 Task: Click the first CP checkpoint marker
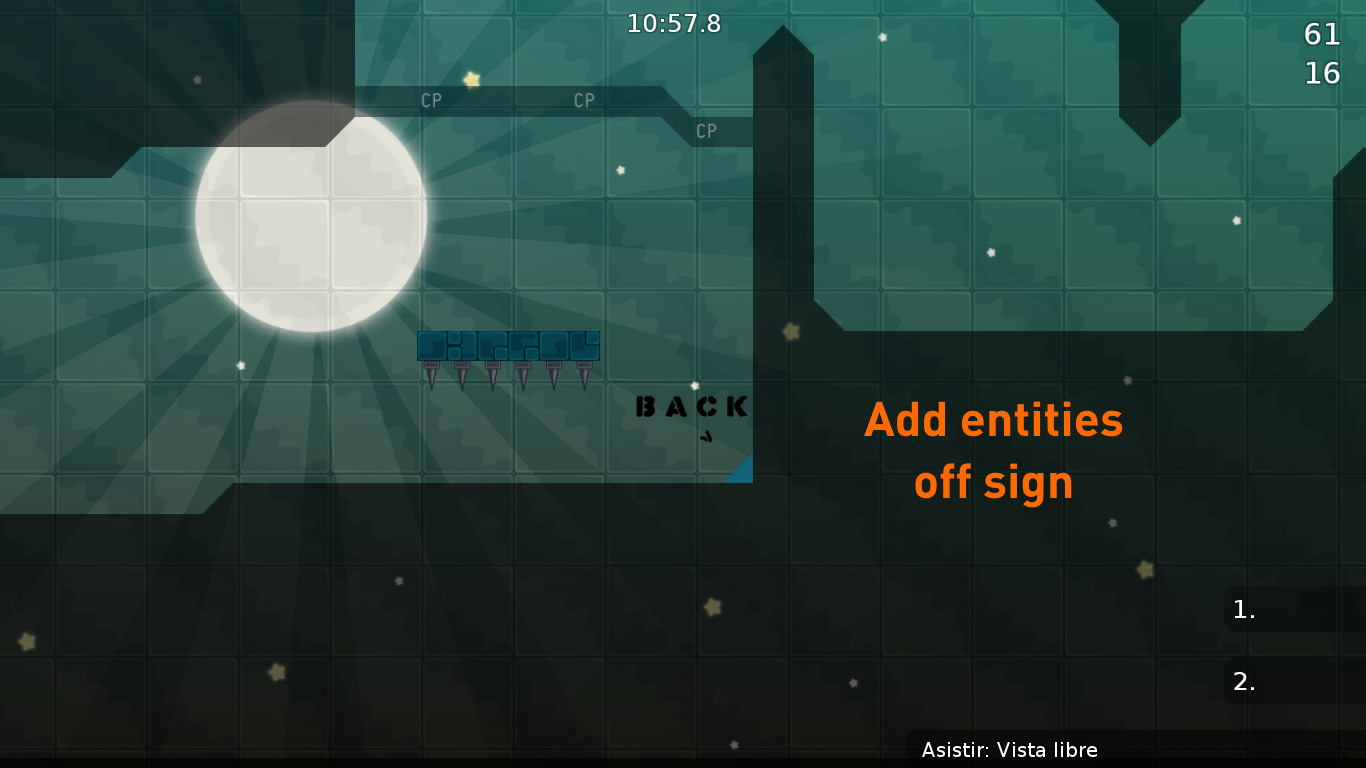[x=431, y=100]
